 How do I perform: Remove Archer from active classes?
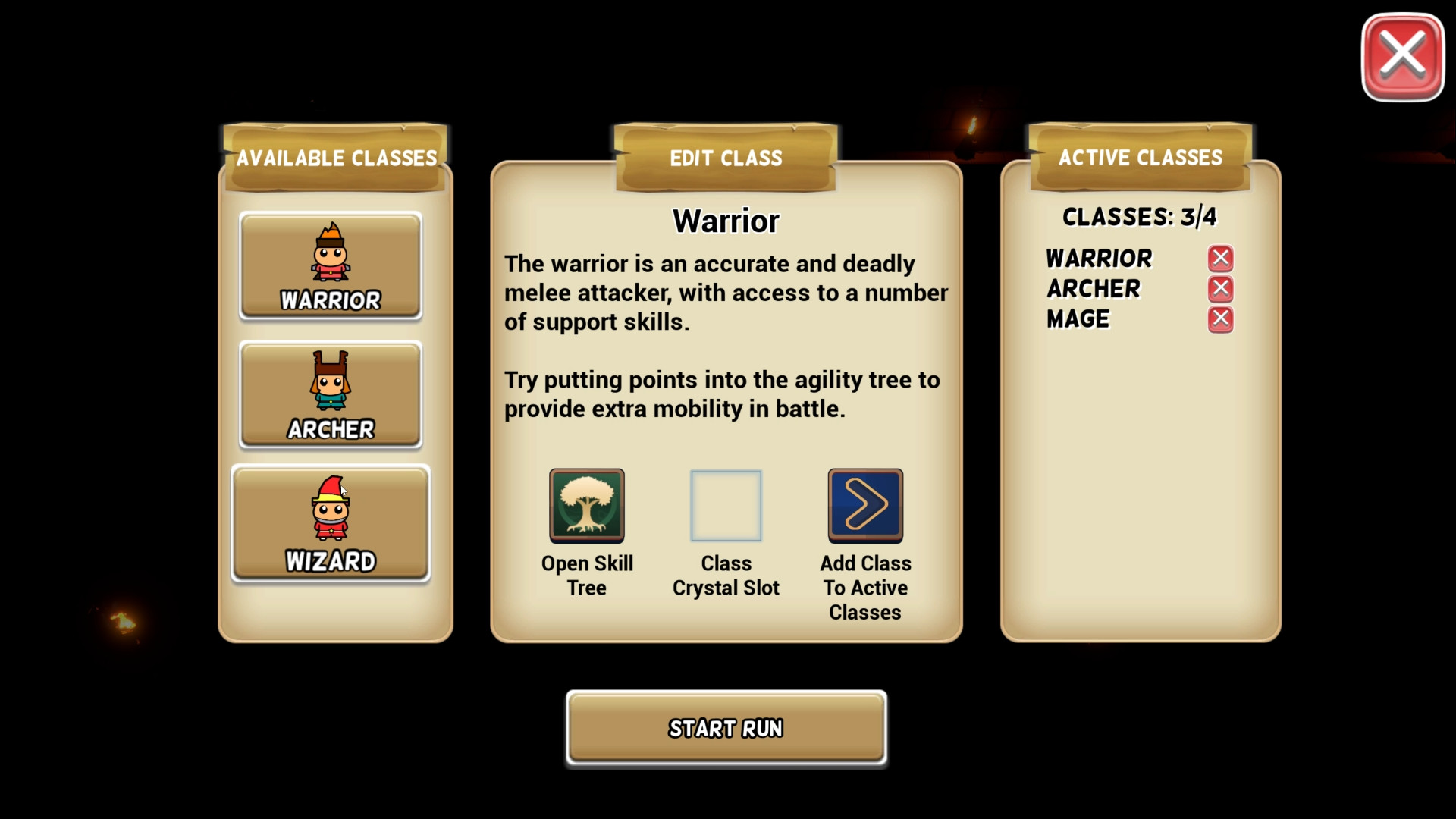pyautogui.click(x=1220, y=288)
